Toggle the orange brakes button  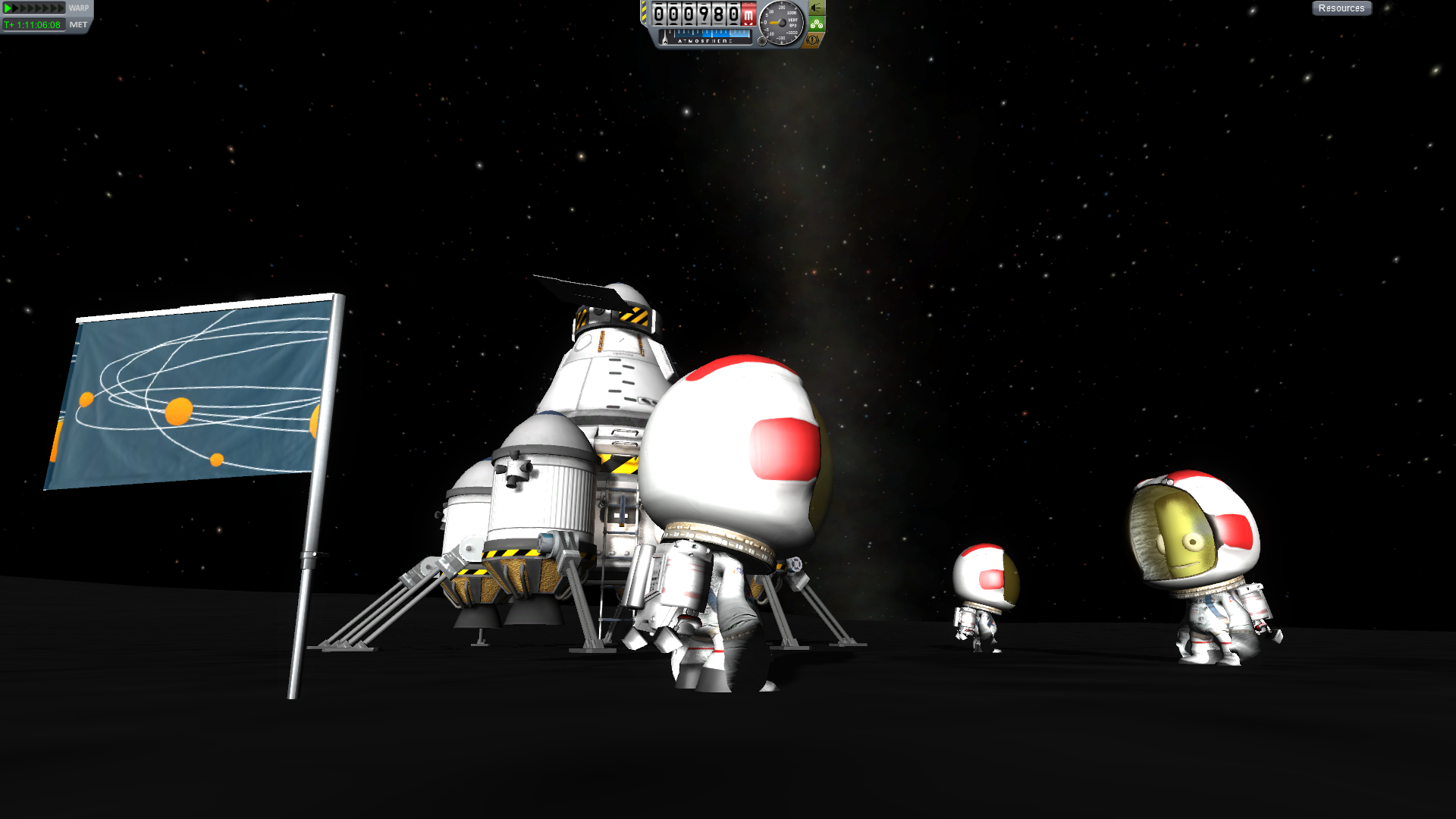point(812,40)
